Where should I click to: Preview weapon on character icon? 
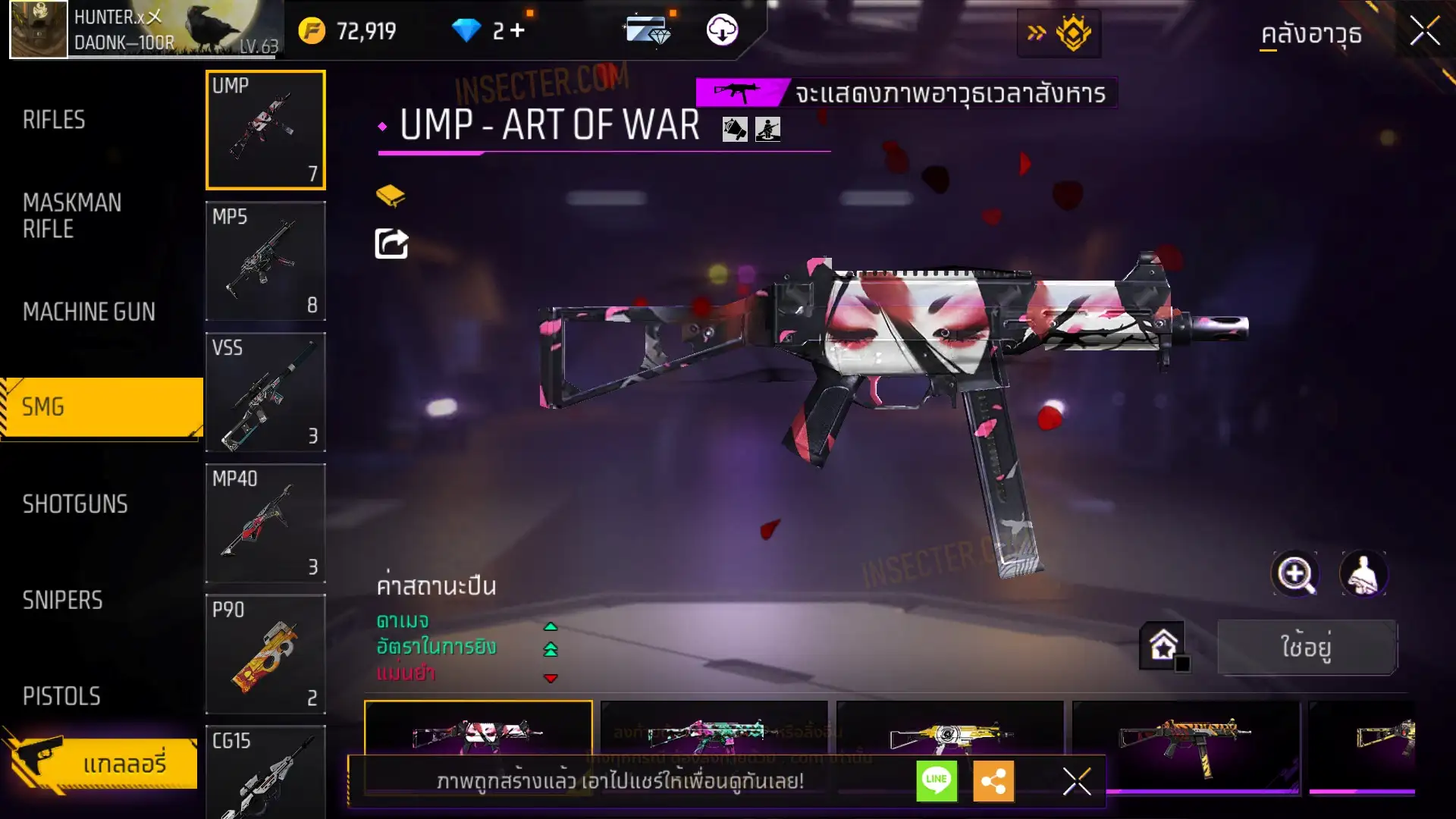click(x=1363, y=575)
